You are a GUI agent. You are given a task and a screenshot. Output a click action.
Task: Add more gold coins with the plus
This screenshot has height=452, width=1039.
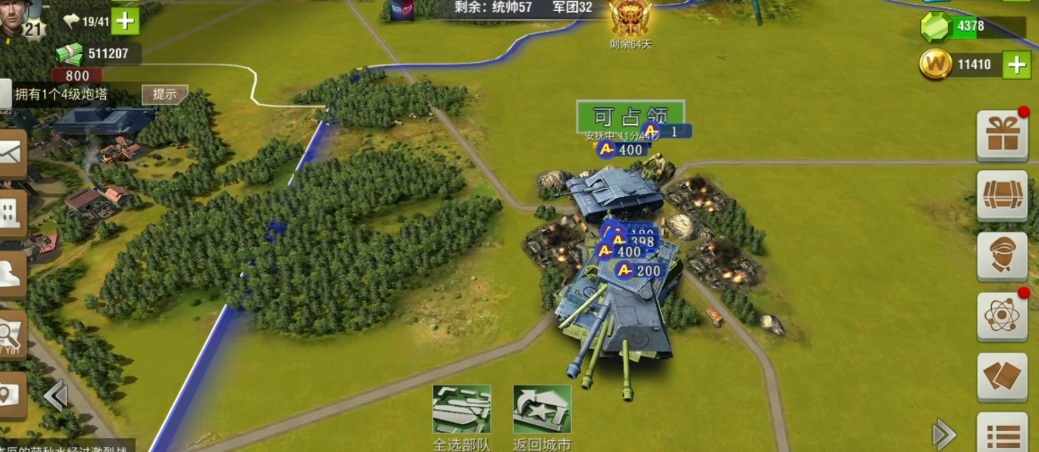[1016, 66]
